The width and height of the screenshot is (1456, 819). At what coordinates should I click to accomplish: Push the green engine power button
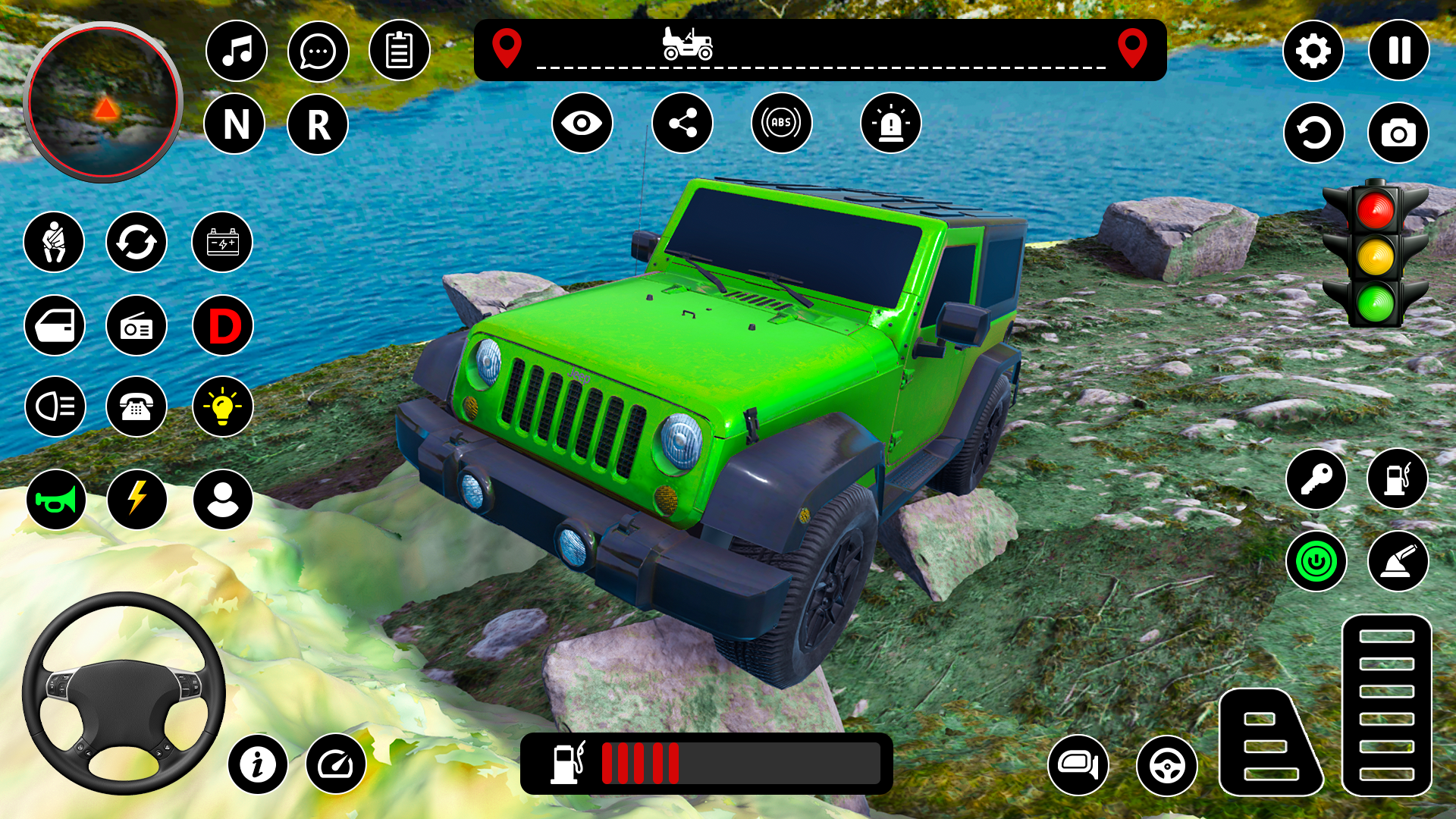(x=1316, y=561)
